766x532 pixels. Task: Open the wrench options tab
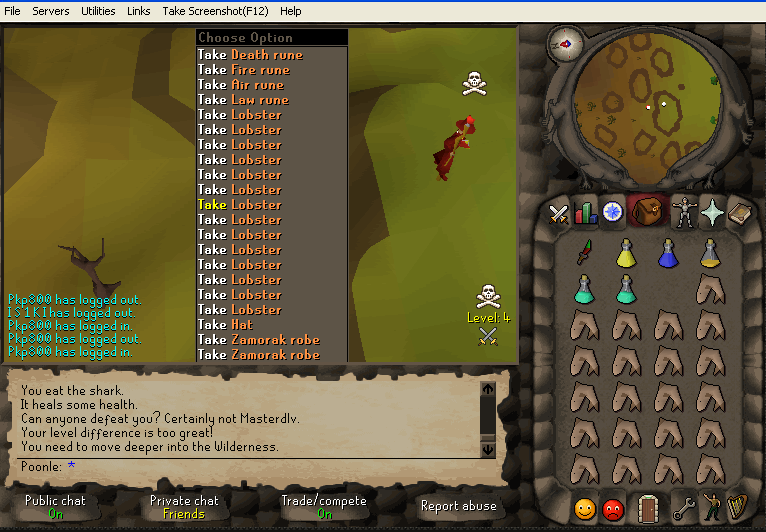coord(684,507)
